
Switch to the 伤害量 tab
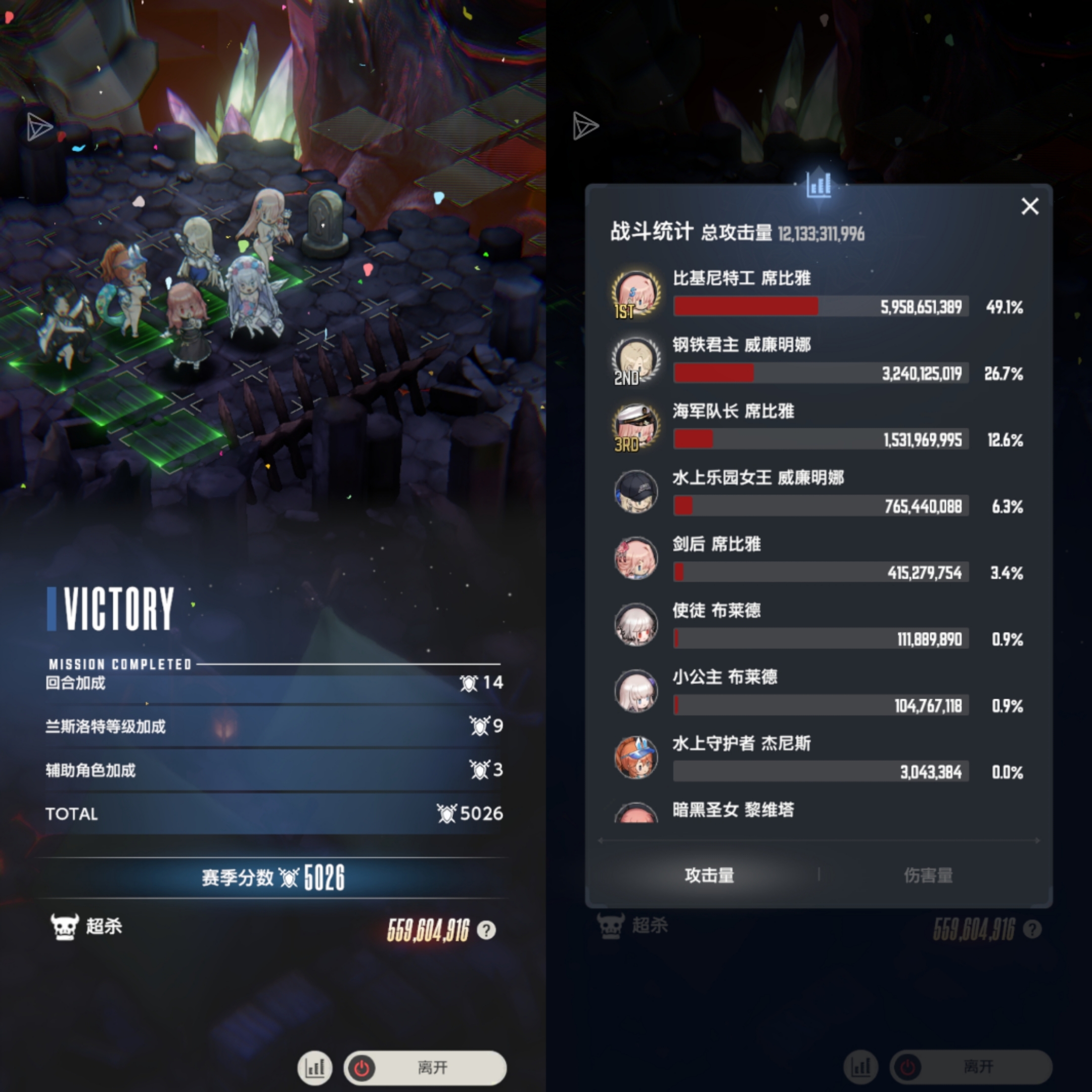pyautogui.click(x=928, y=875)
